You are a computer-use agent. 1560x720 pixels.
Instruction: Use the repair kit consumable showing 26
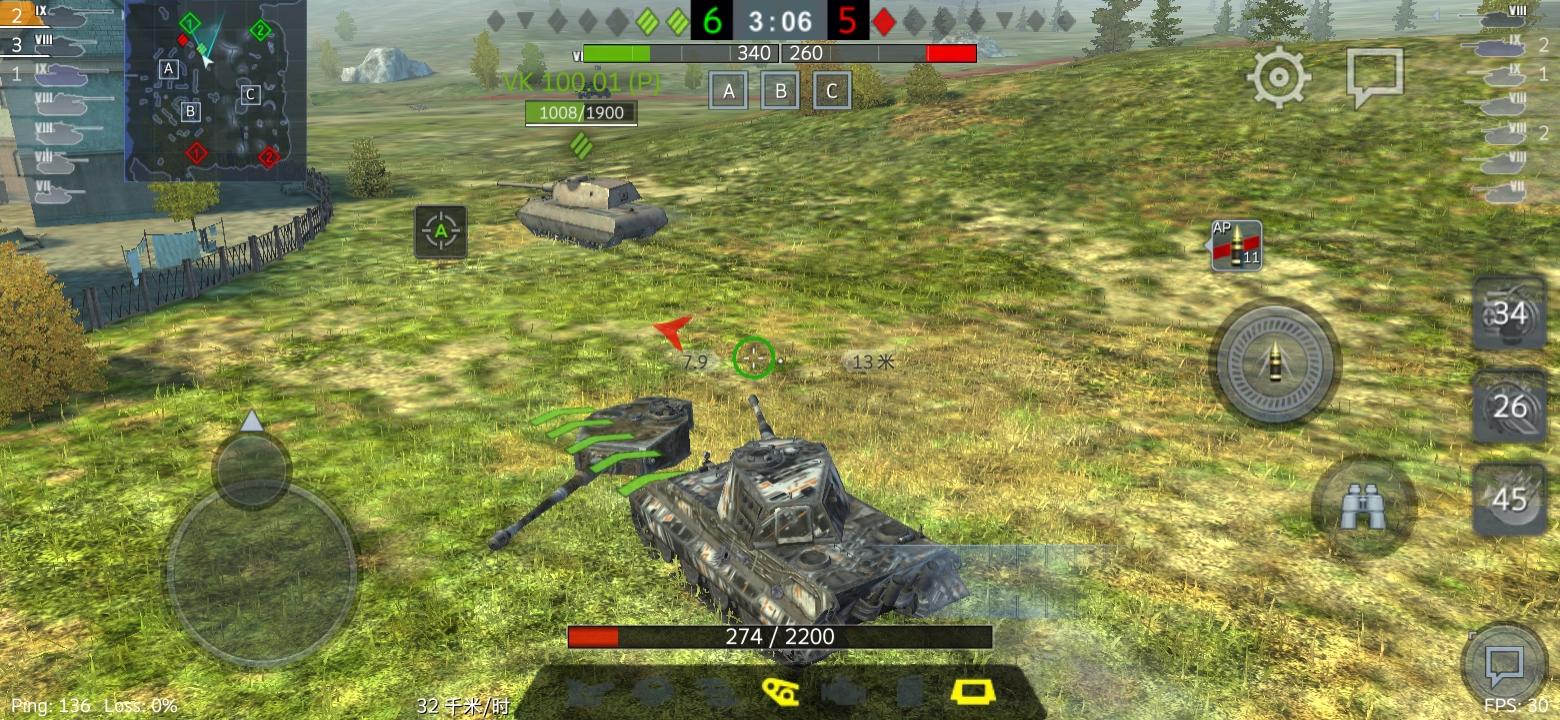[x=1510, y=408]
